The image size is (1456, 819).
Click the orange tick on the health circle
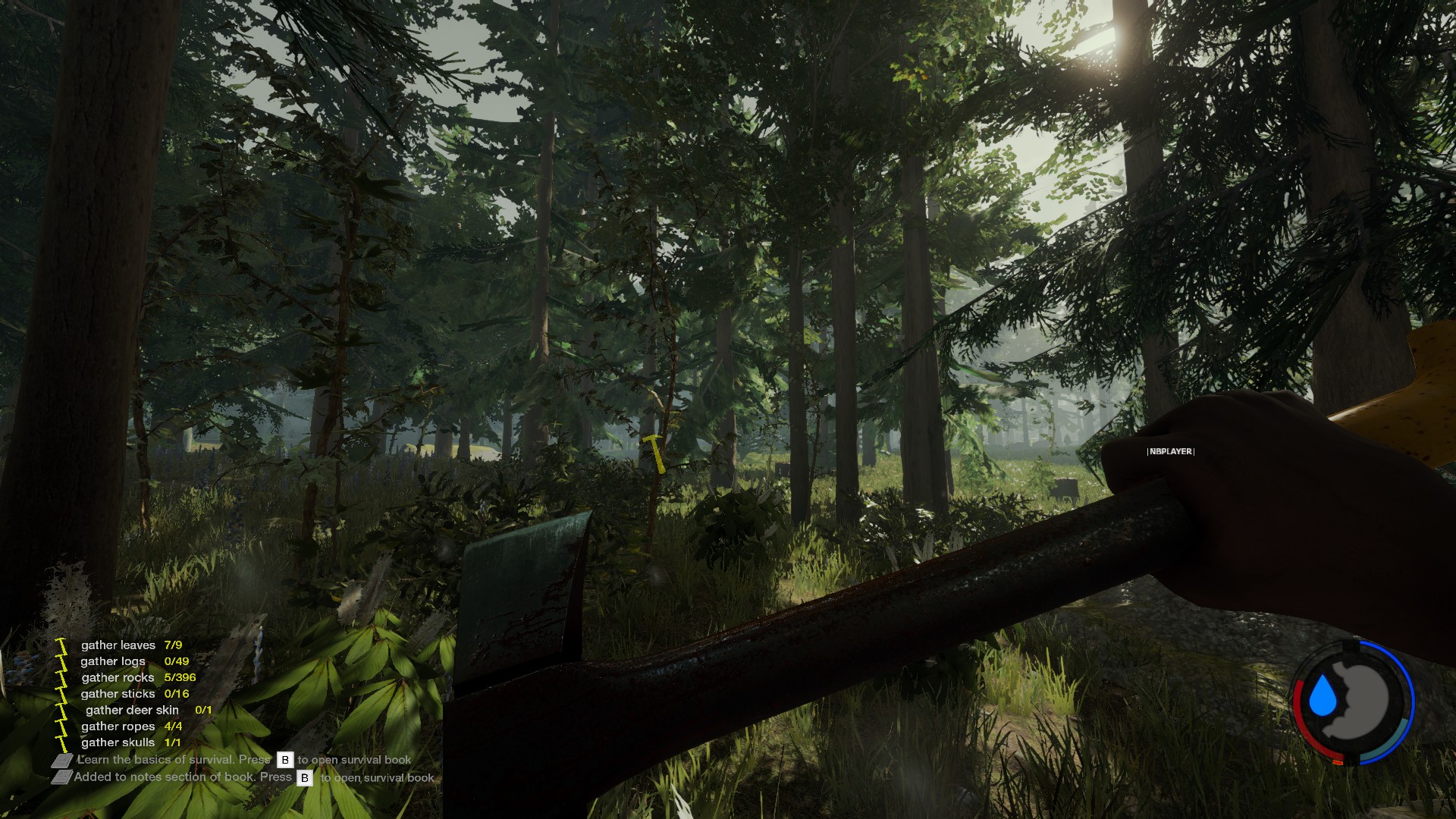coord(1338,762)
